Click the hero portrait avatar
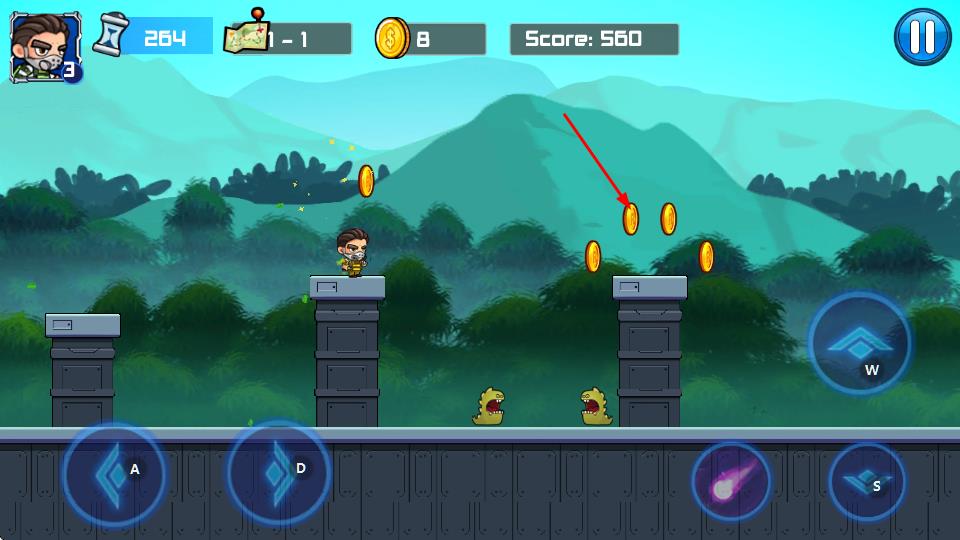 pos(38,46)
